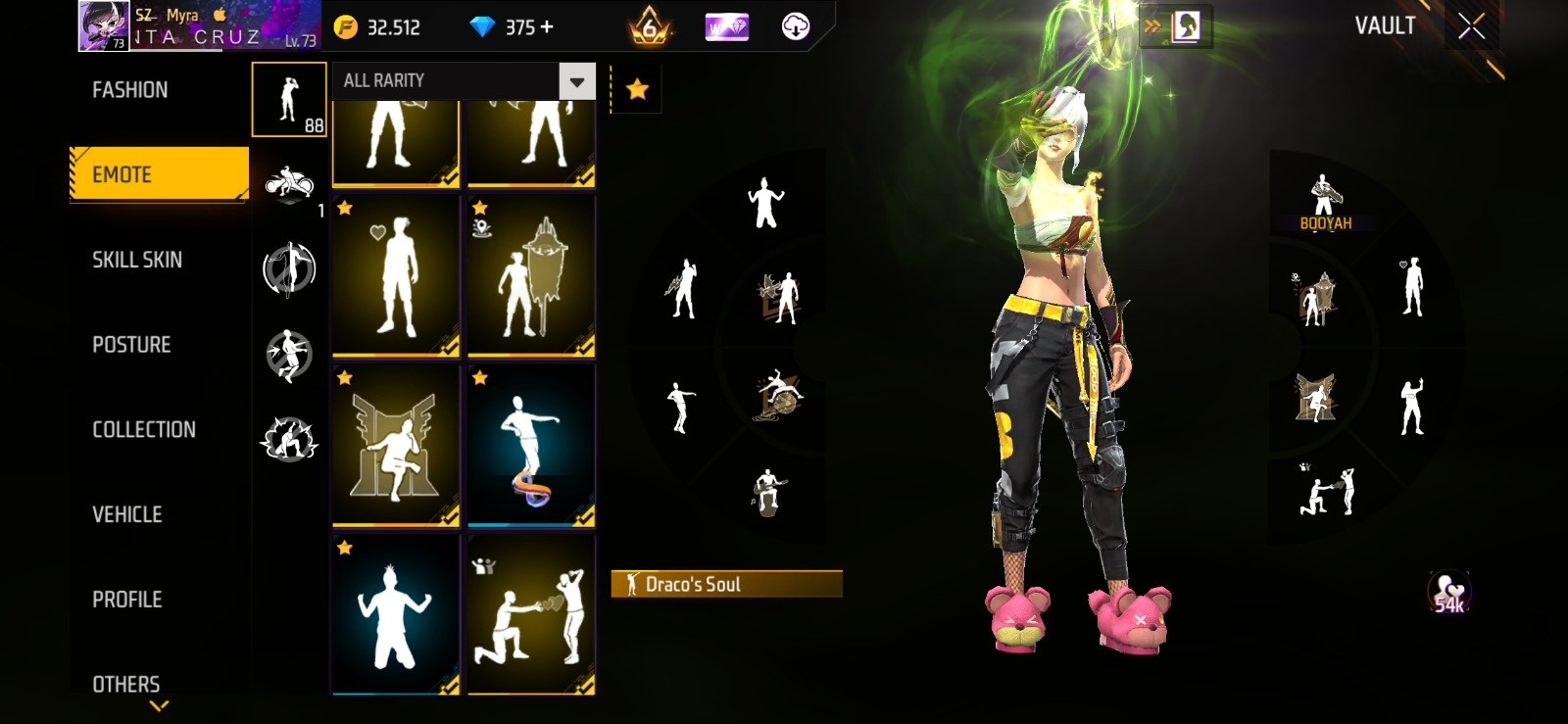The image size is (1568, 724).
Task: Open the Posture section
Action: coord(131,345)
